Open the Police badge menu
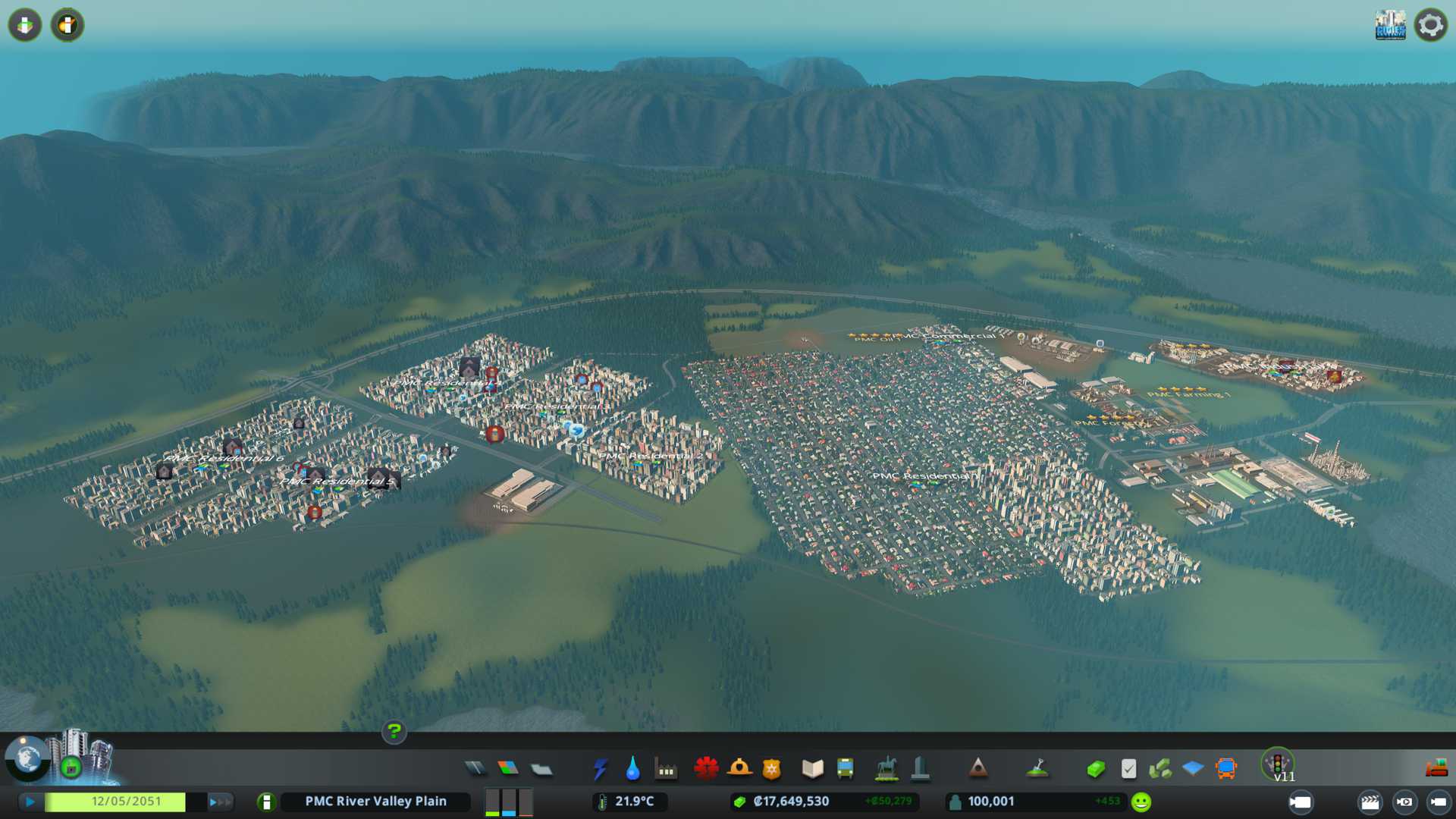 771,769
